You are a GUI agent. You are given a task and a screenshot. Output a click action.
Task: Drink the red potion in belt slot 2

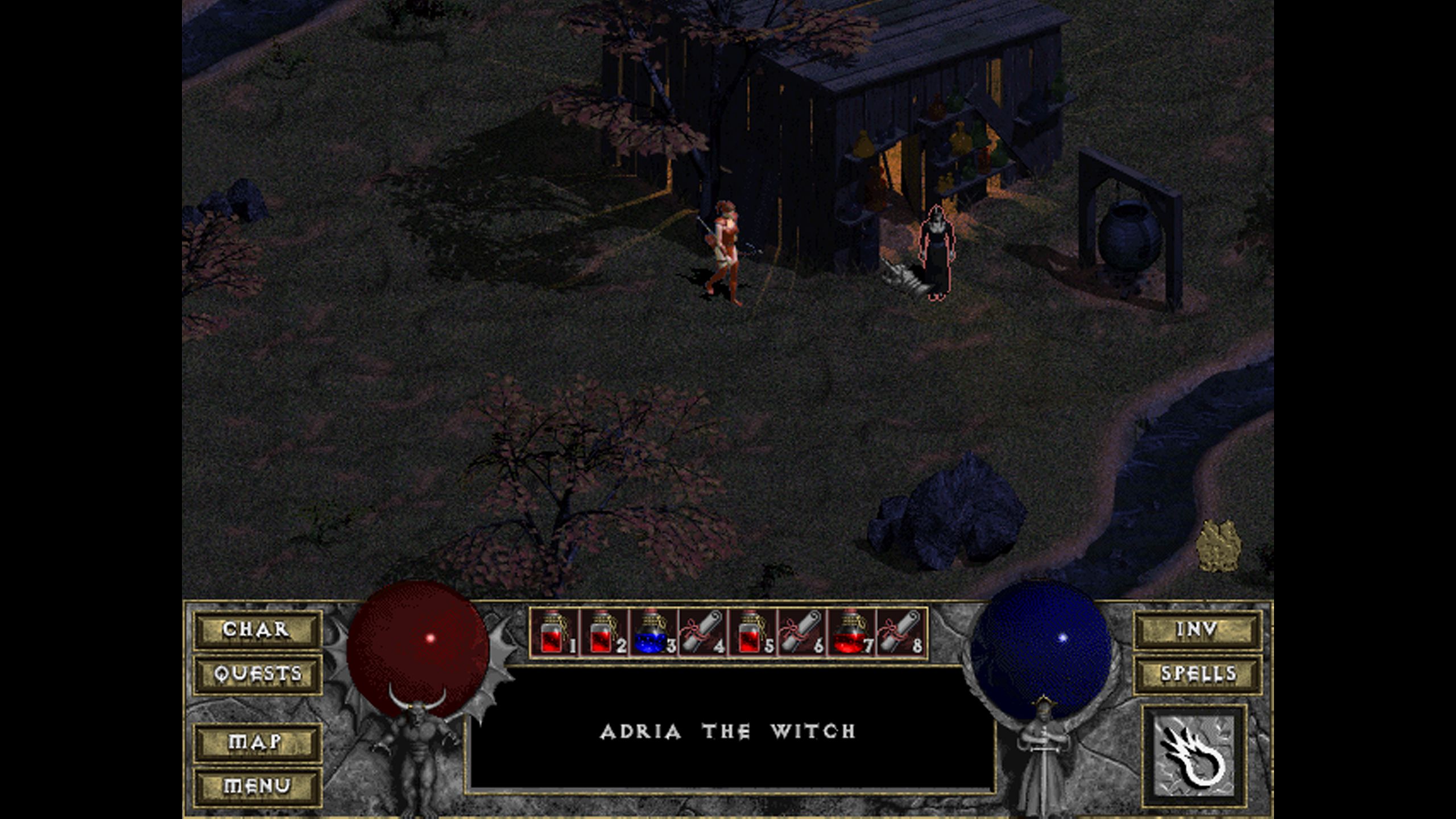click(x=603, y=632)
